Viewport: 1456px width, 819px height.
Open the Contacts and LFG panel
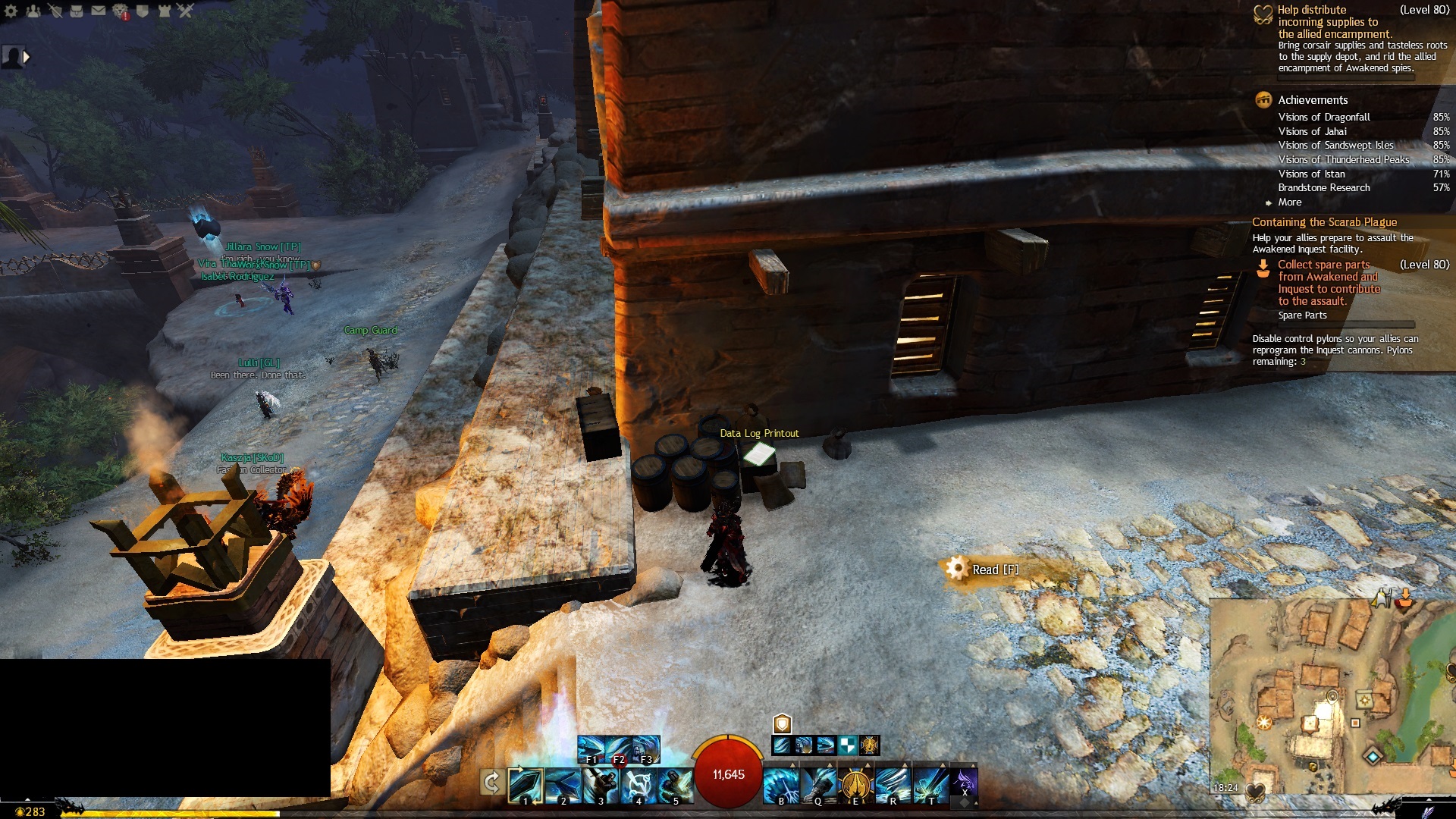[x=33, y=11]
